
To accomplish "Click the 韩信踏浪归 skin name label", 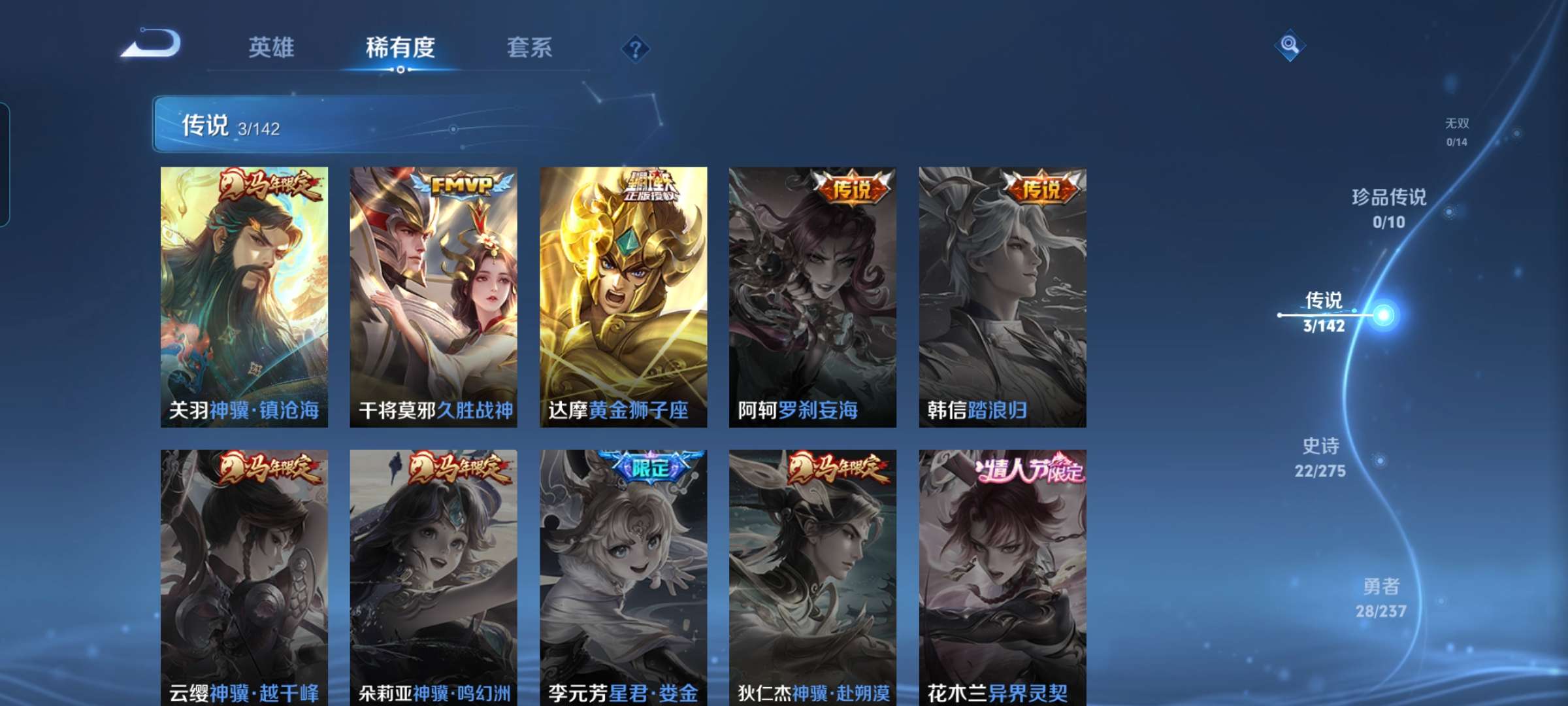I will click(x=975, y=411).
